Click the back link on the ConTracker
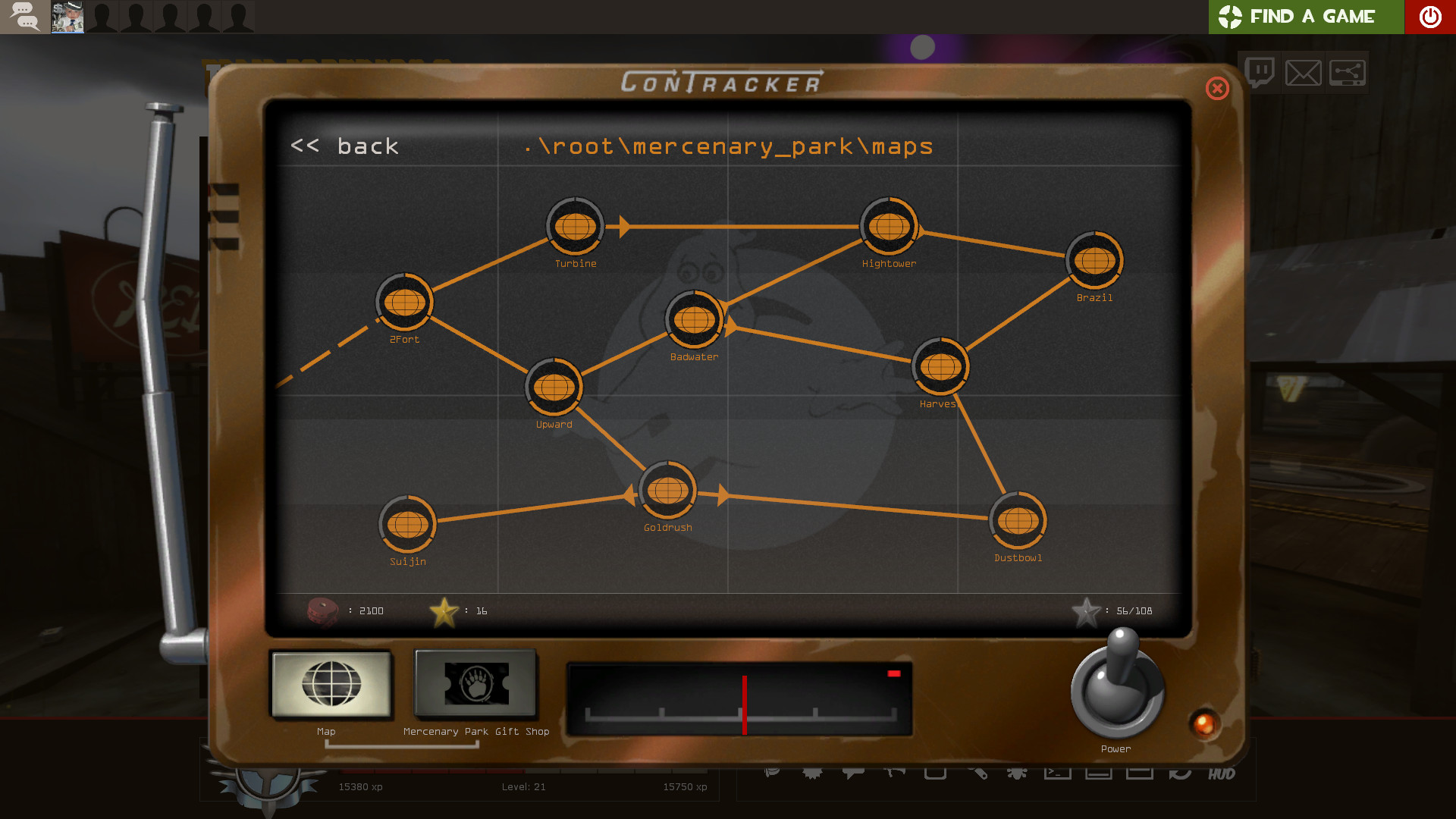The height and width of the screenshot is (819, 1456). tap(345, 146)
